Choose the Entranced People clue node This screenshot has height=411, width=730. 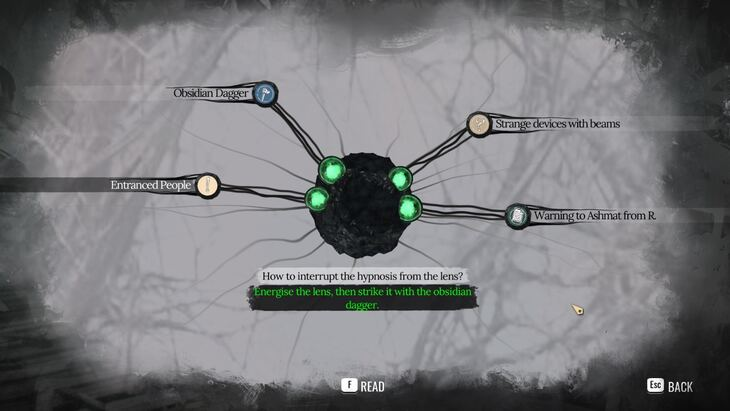[207, 185]
